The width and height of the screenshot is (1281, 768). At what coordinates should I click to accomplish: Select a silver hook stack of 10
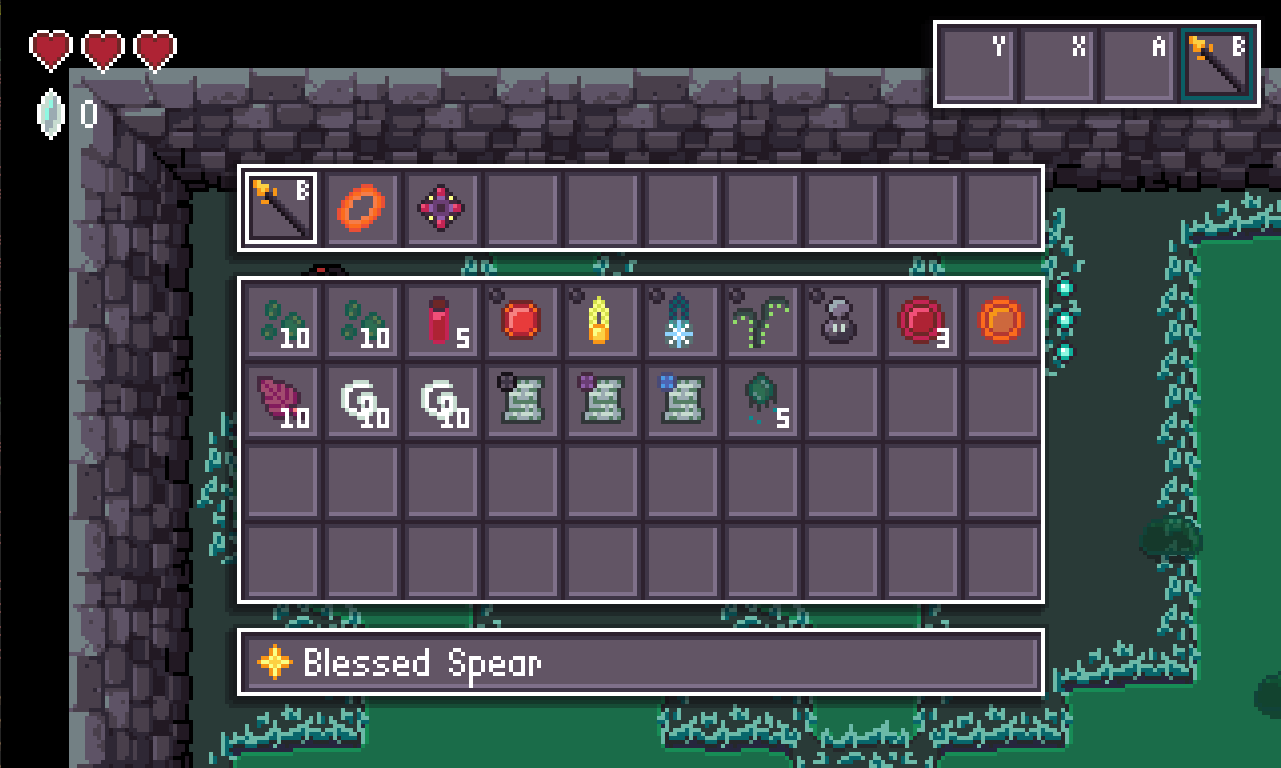coord(363,400)
